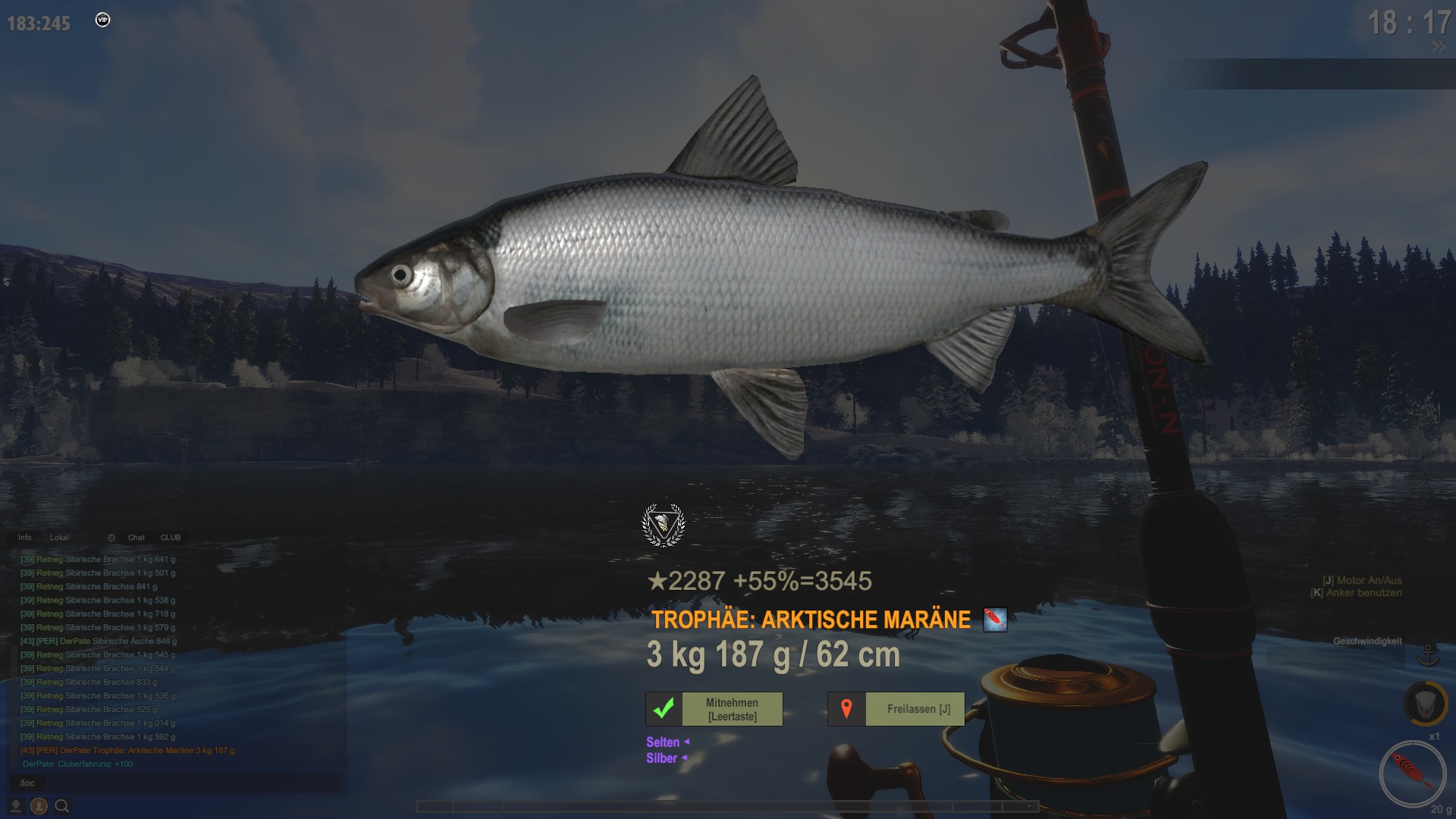Click the trophy laurel badge emblem
This screenshot has width=1456, height=819.
pyautogui.click(x=664, y=525)
